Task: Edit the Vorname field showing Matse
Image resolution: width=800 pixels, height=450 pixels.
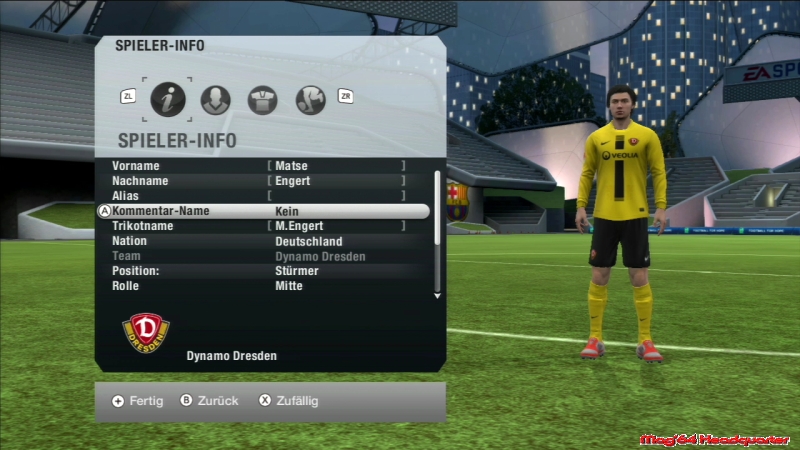Action: (335, 166)
